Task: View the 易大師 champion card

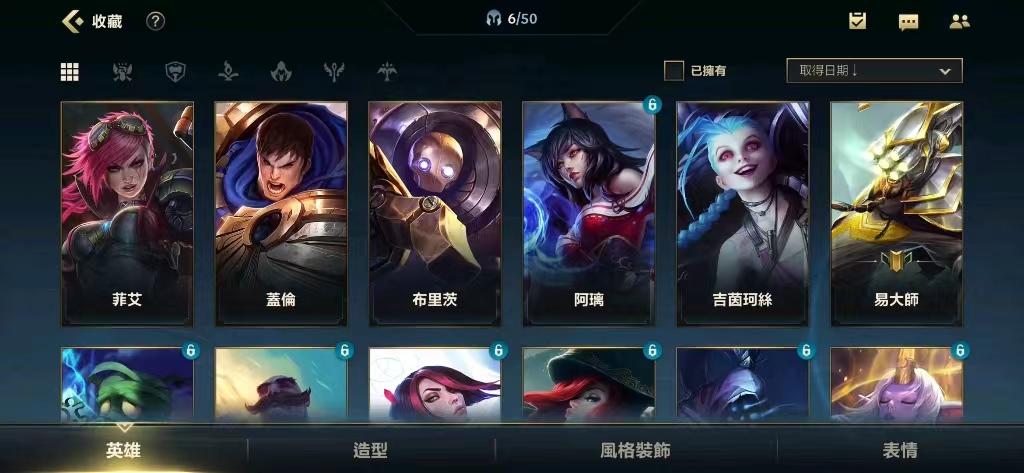Action: tap(897, 213)
